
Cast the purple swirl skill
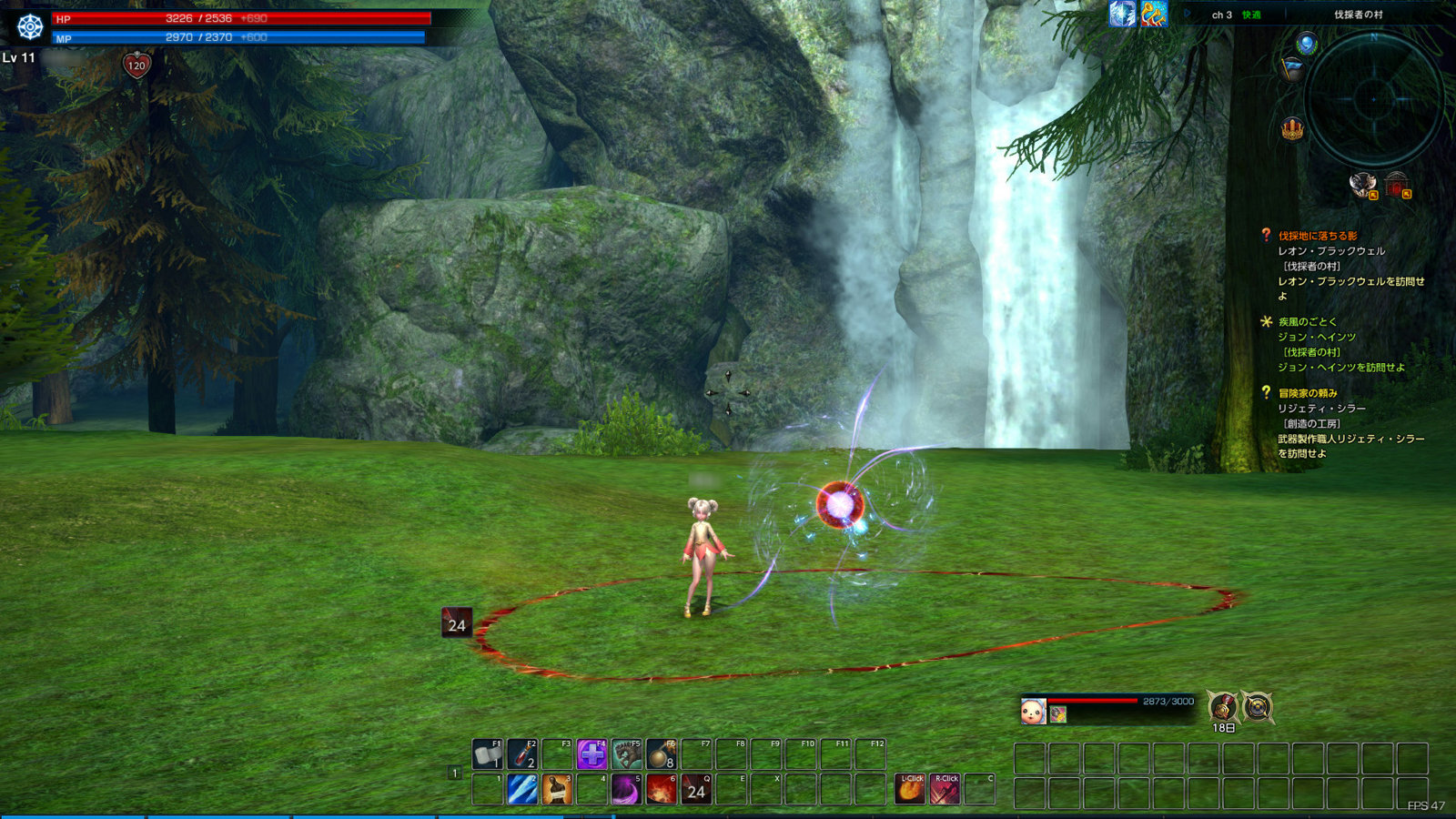[x=626, y=789]
